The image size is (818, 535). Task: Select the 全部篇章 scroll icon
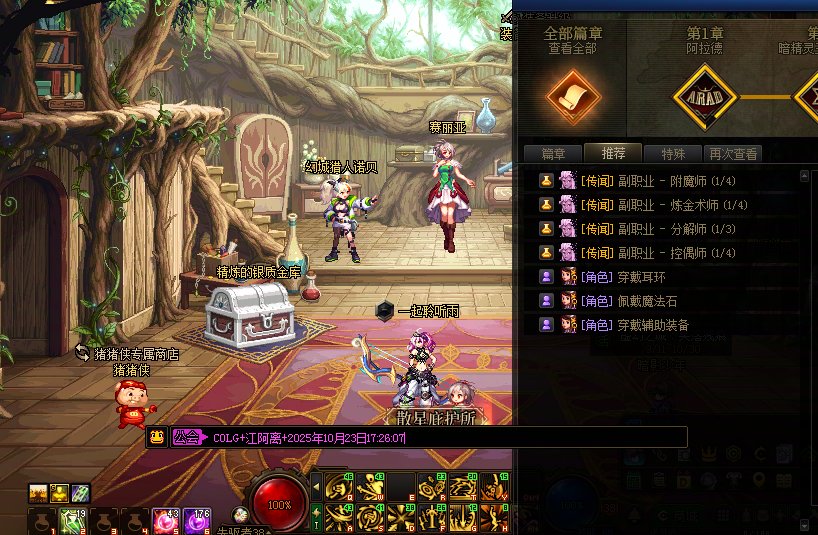572,97
